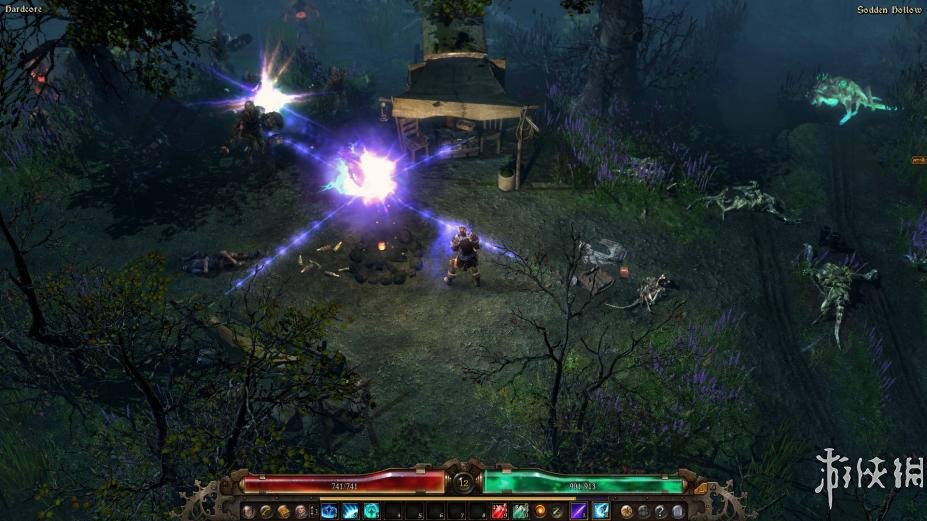Select the blue burst secondary skill
The image size is (927, 521).
click(x=600, y=511)
